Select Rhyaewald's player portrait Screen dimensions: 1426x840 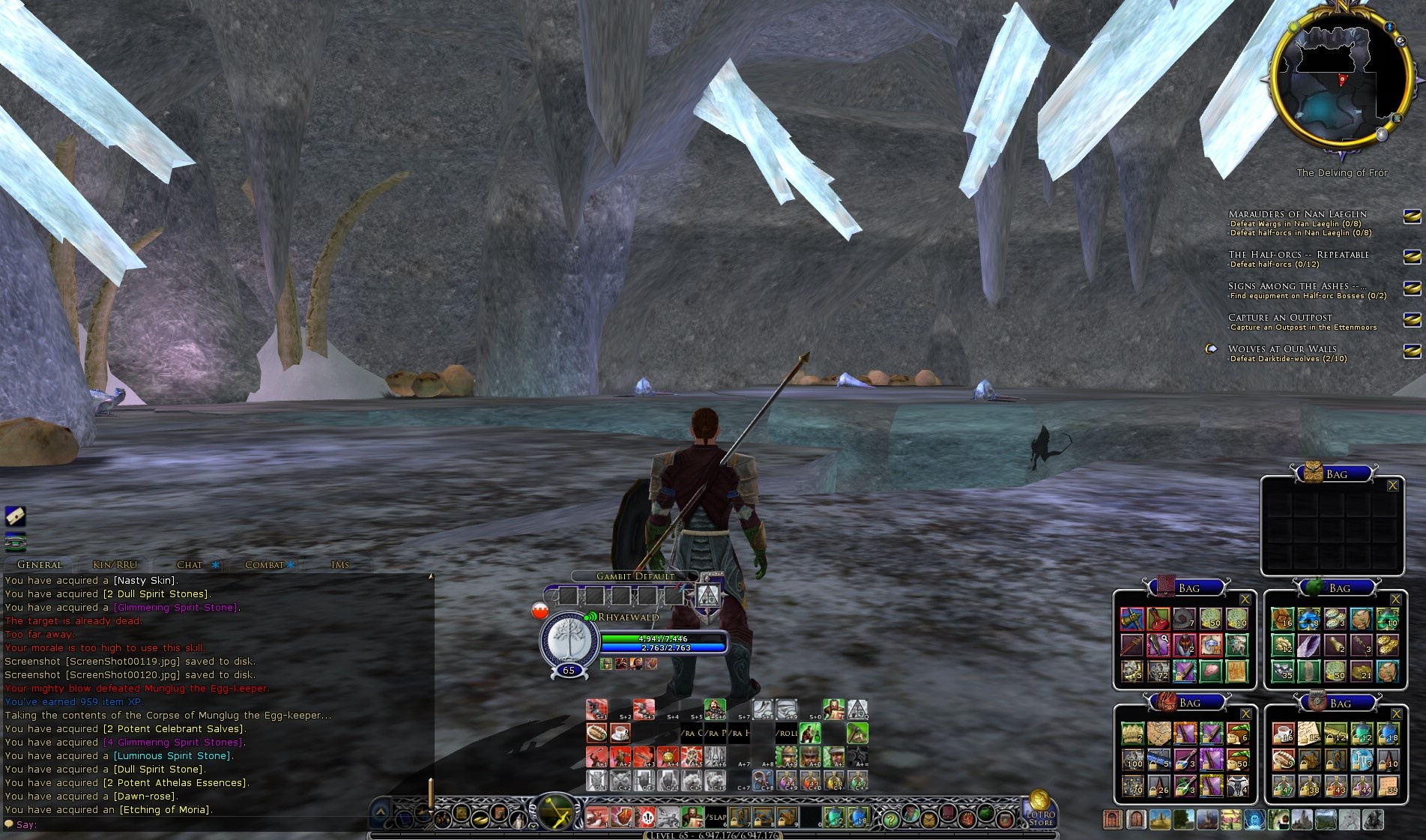[x=569, y=639]
